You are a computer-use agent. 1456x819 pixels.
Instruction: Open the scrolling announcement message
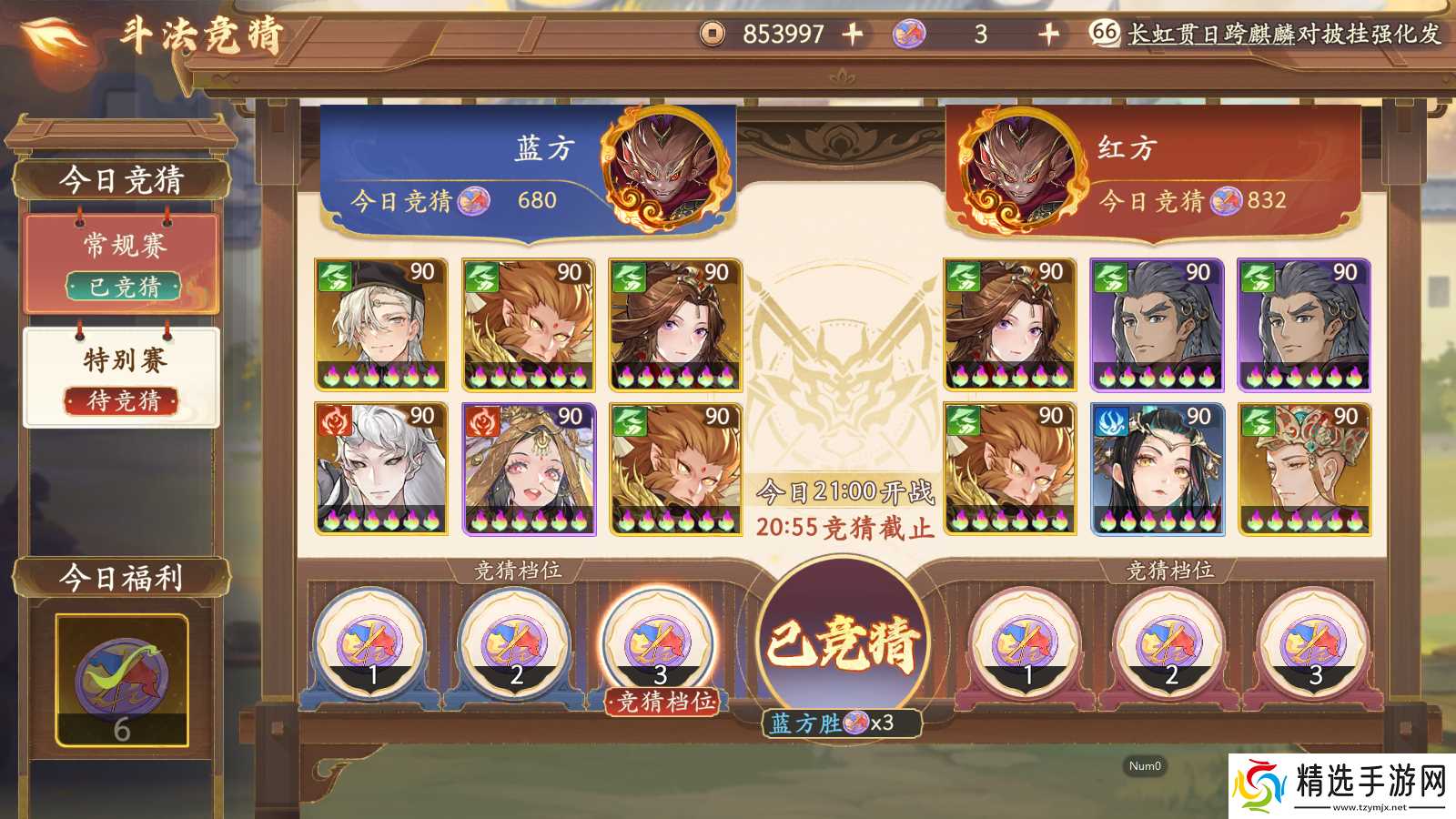point(1283,35)
